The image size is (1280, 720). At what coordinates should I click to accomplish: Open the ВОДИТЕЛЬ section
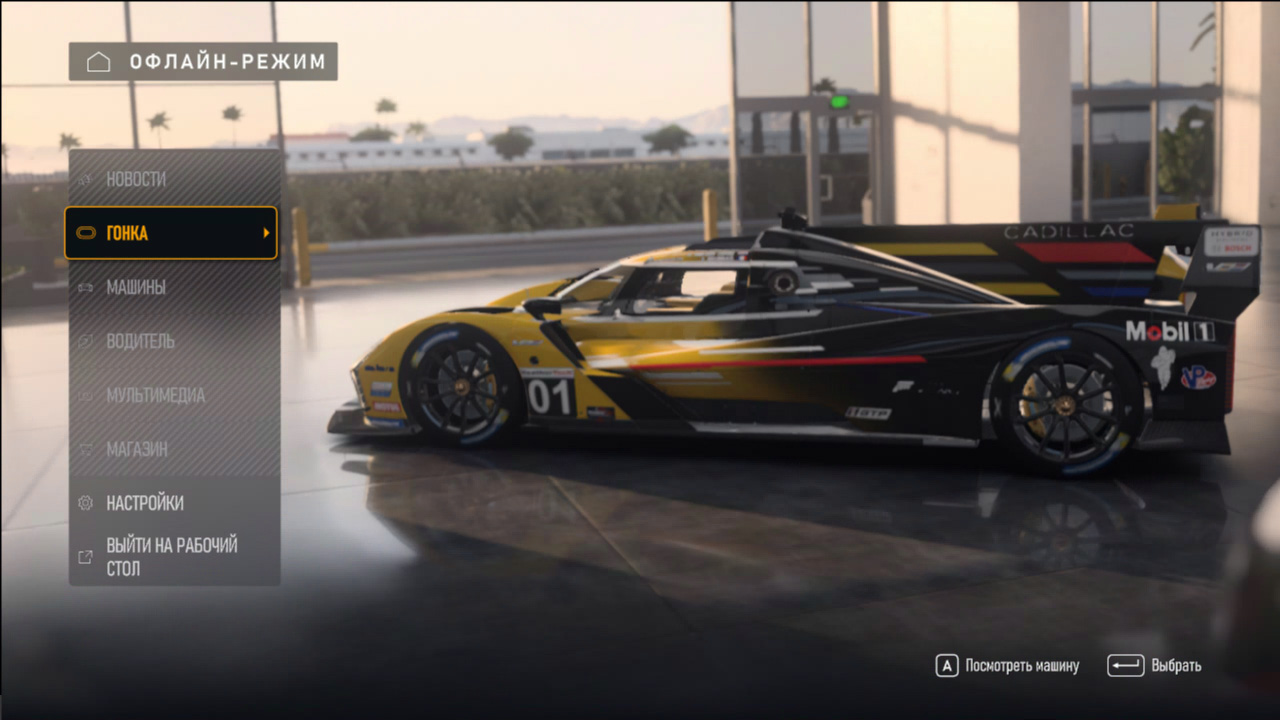[142, 341]
